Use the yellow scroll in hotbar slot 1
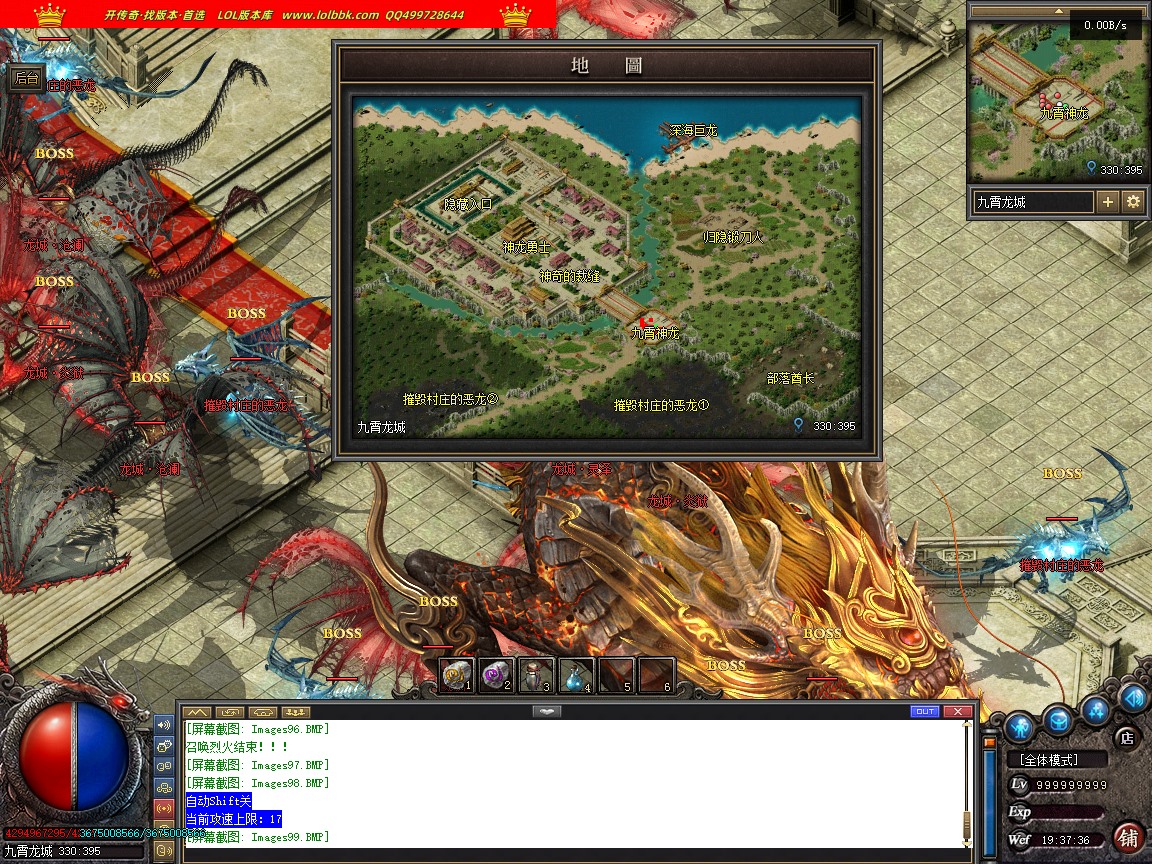This screenshot has height=864, width=1152. click(457, 676)
